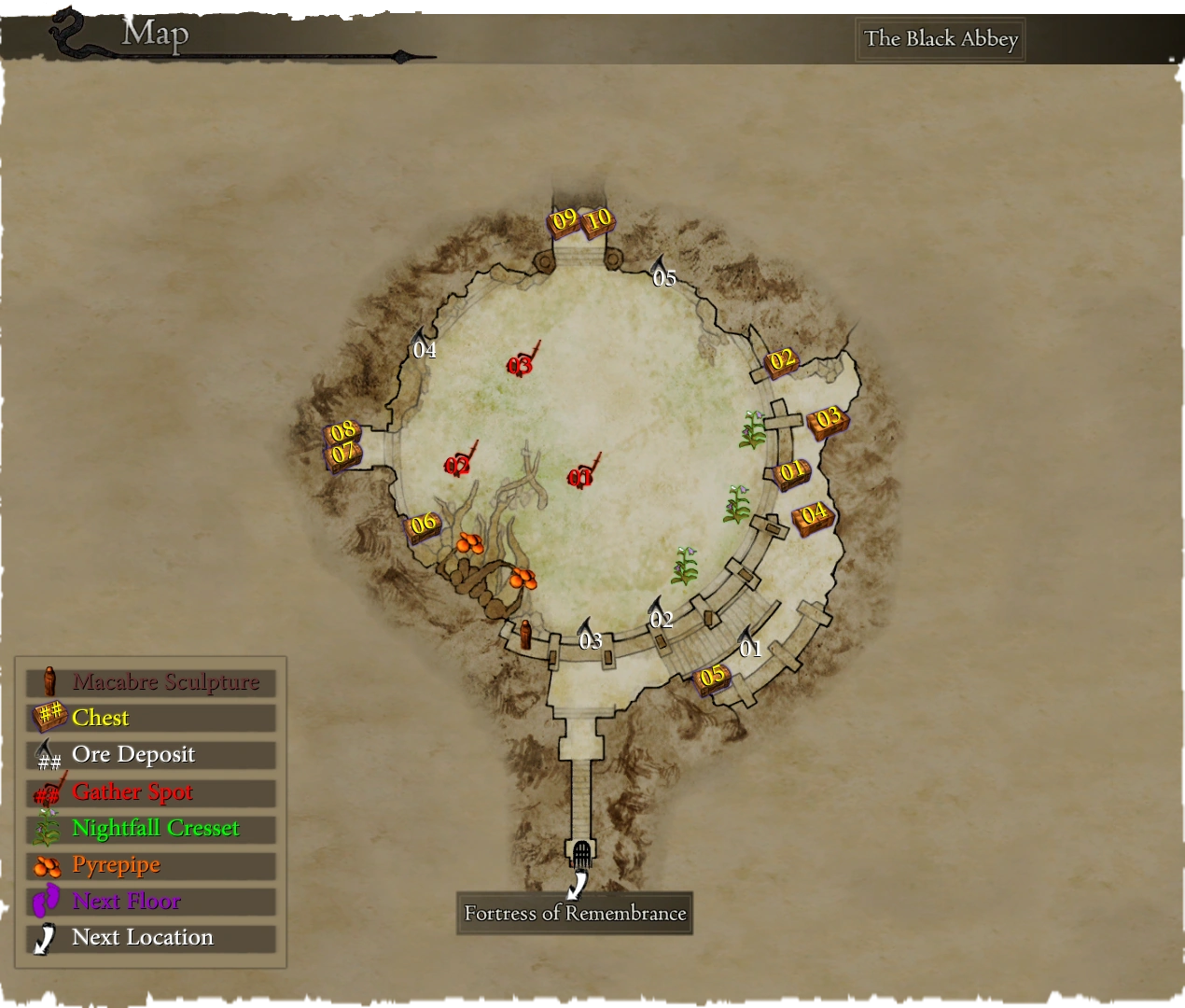Open the Fortress of Remembrance location label
The height and width of the screenshot is (1008, 1185).
tap(575, 913)
